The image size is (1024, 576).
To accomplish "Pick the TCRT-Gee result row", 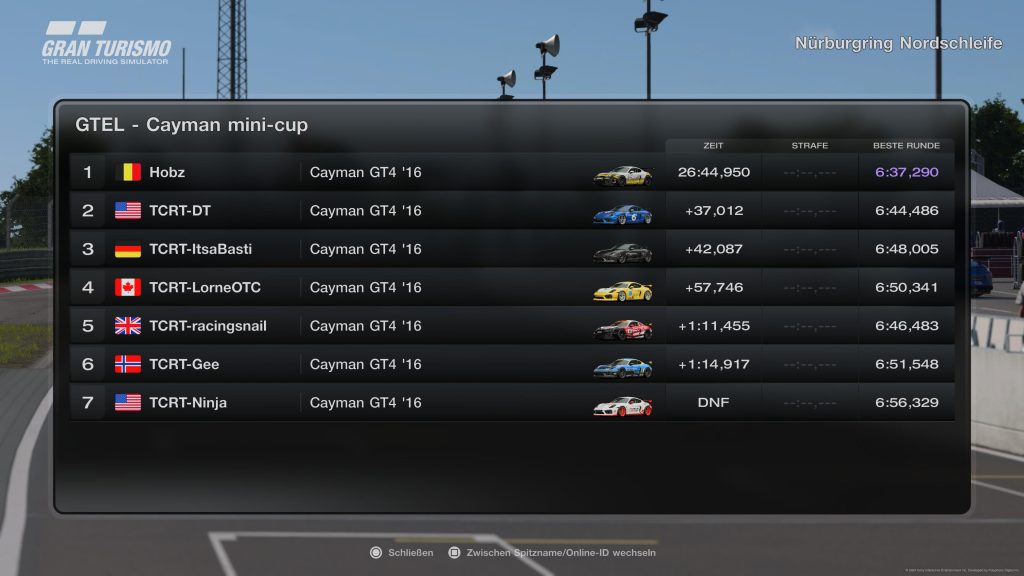I will (510, 364).
